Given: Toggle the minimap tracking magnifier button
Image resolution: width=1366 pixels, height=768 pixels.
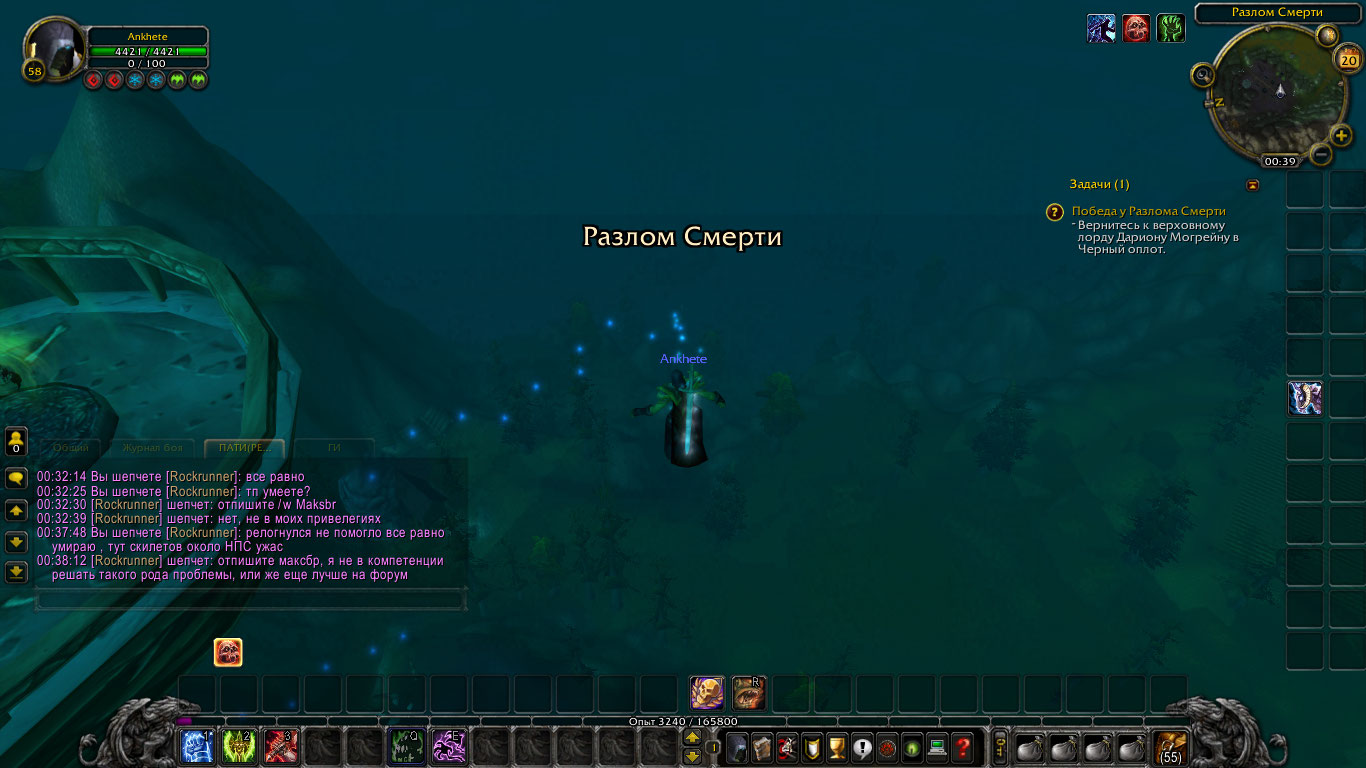Looking at the screenshot, I should pos(1202,74).
